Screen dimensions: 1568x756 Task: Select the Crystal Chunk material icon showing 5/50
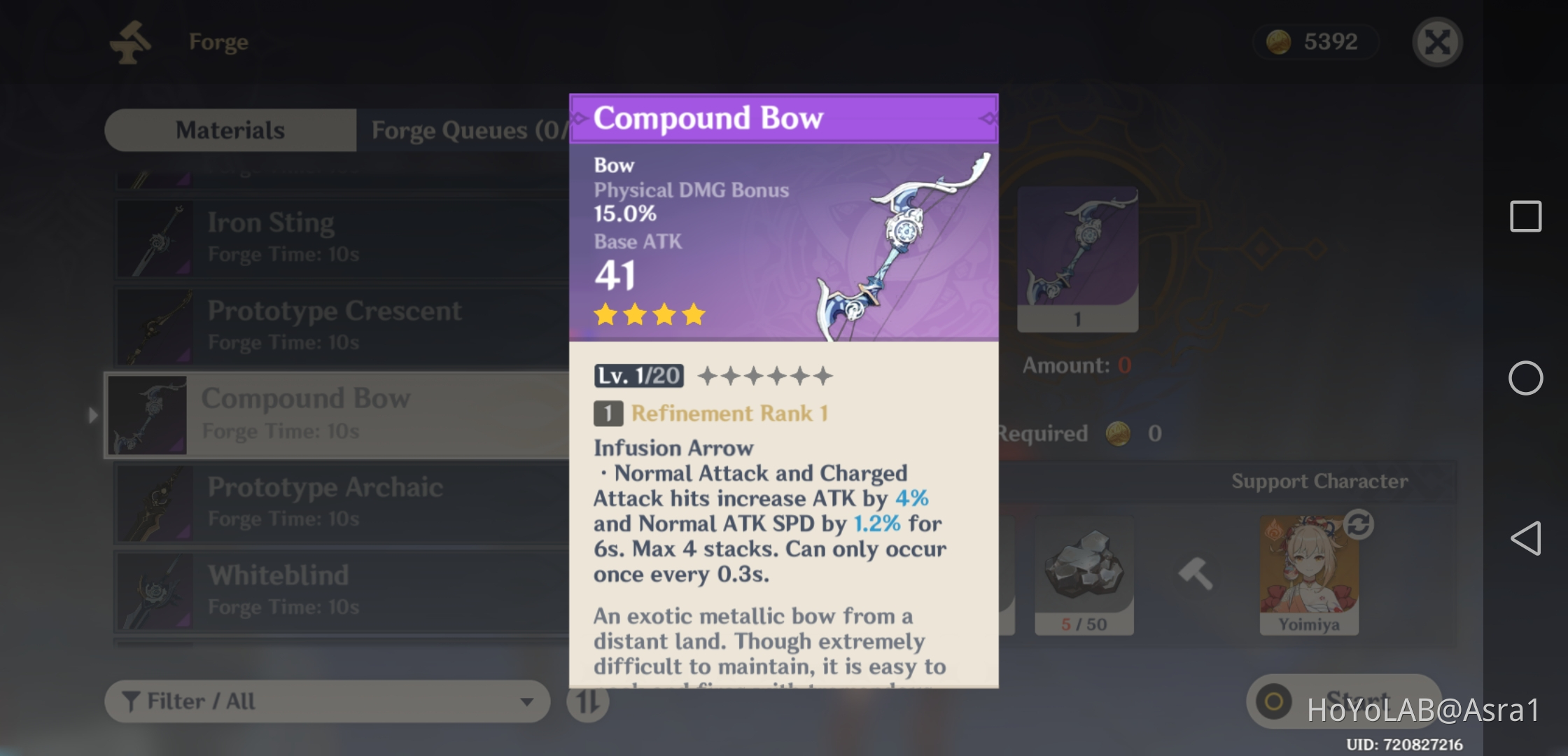[x=1084, y=574]
